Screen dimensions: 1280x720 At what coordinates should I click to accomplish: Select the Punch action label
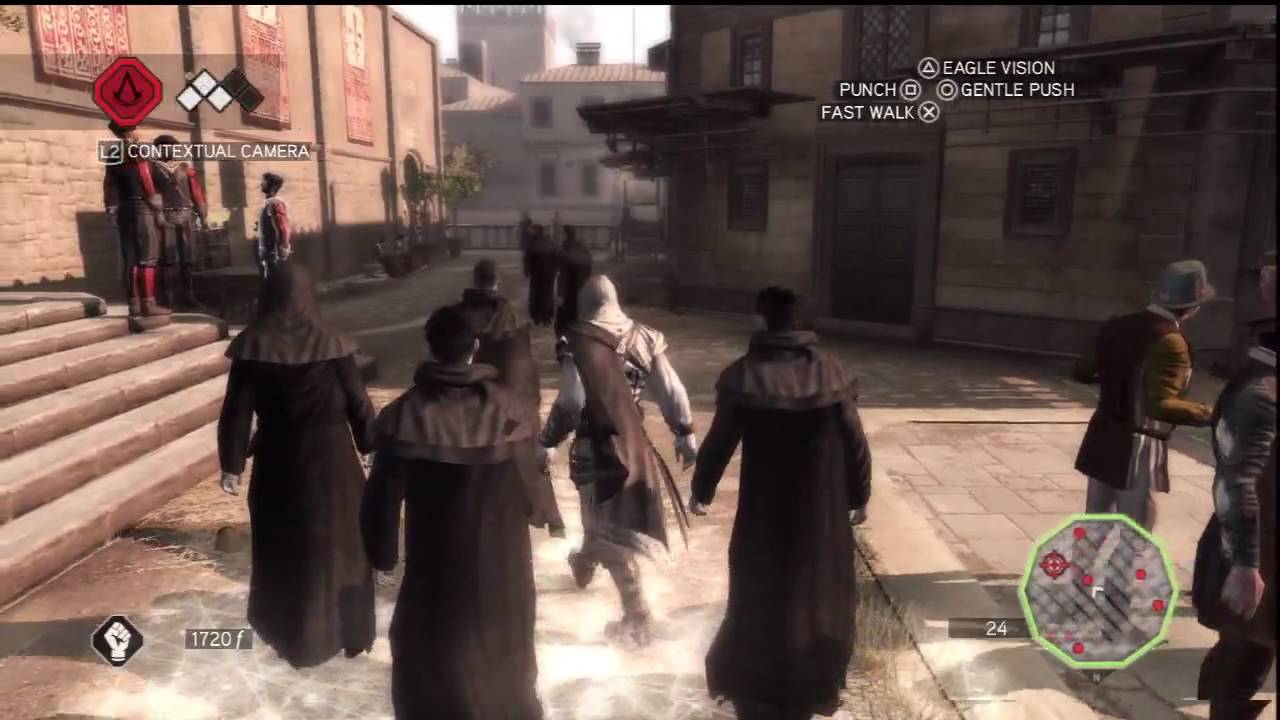pos(866,90)
